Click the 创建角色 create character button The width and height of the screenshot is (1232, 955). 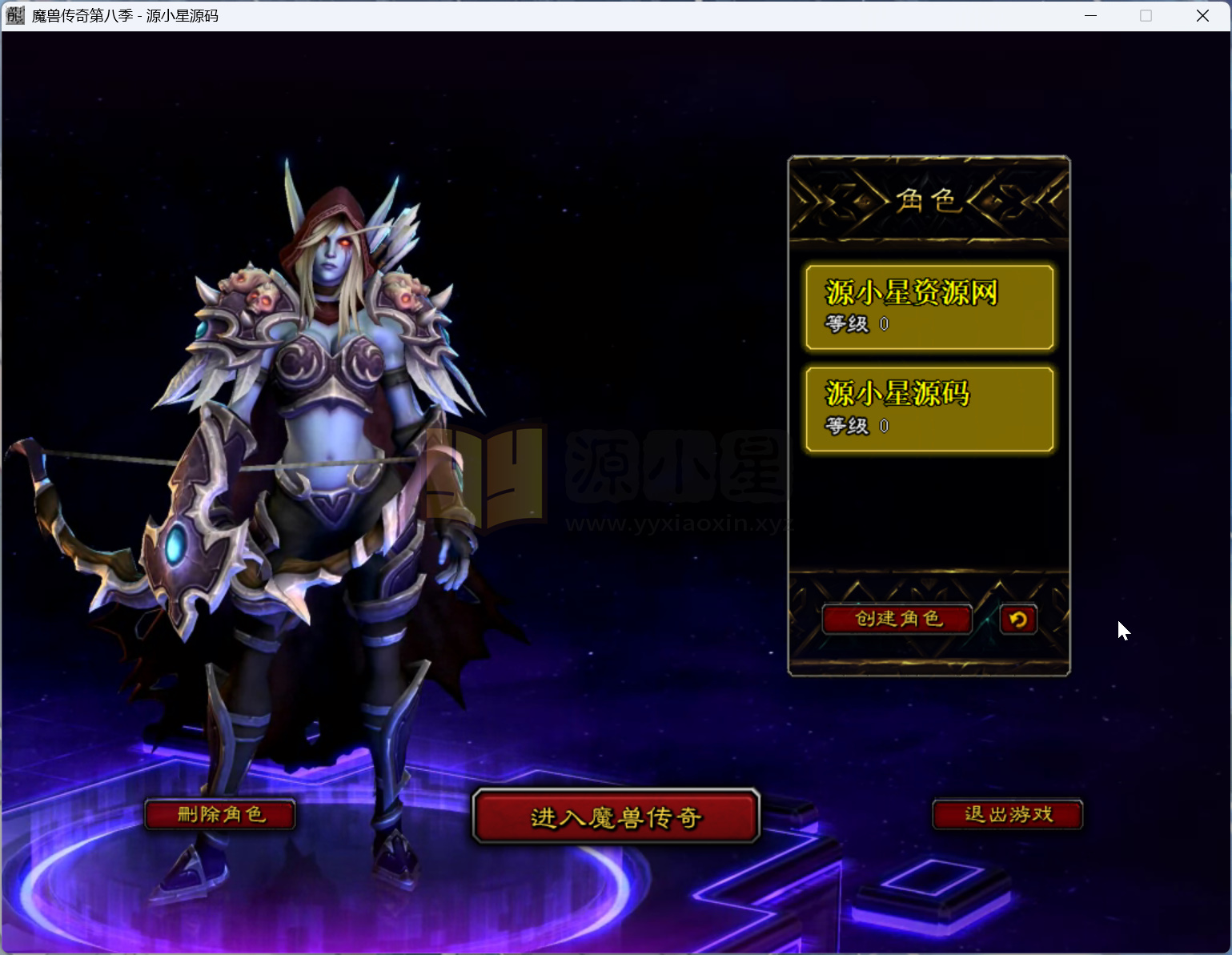[x=897, y=619]
